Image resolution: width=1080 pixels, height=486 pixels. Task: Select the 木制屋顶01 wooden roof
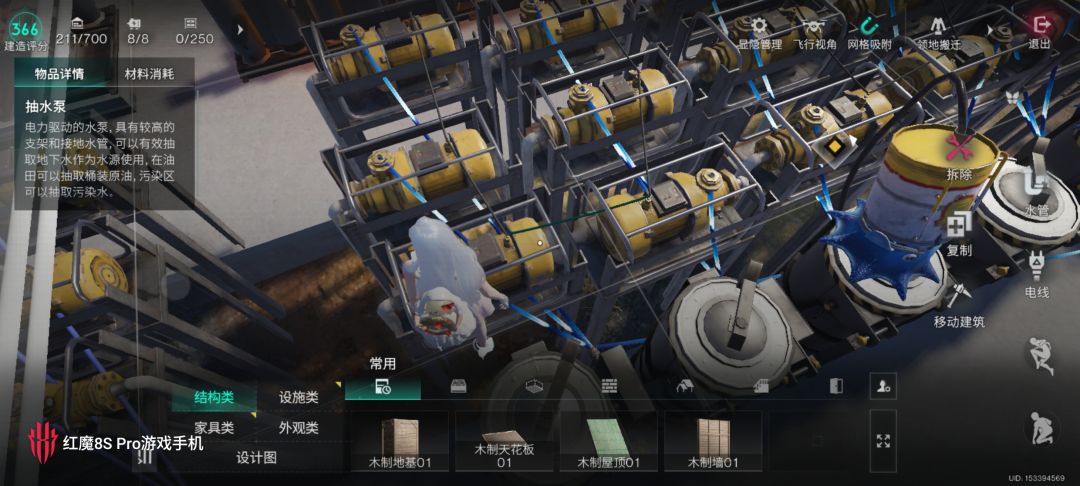tap(610, 441)
